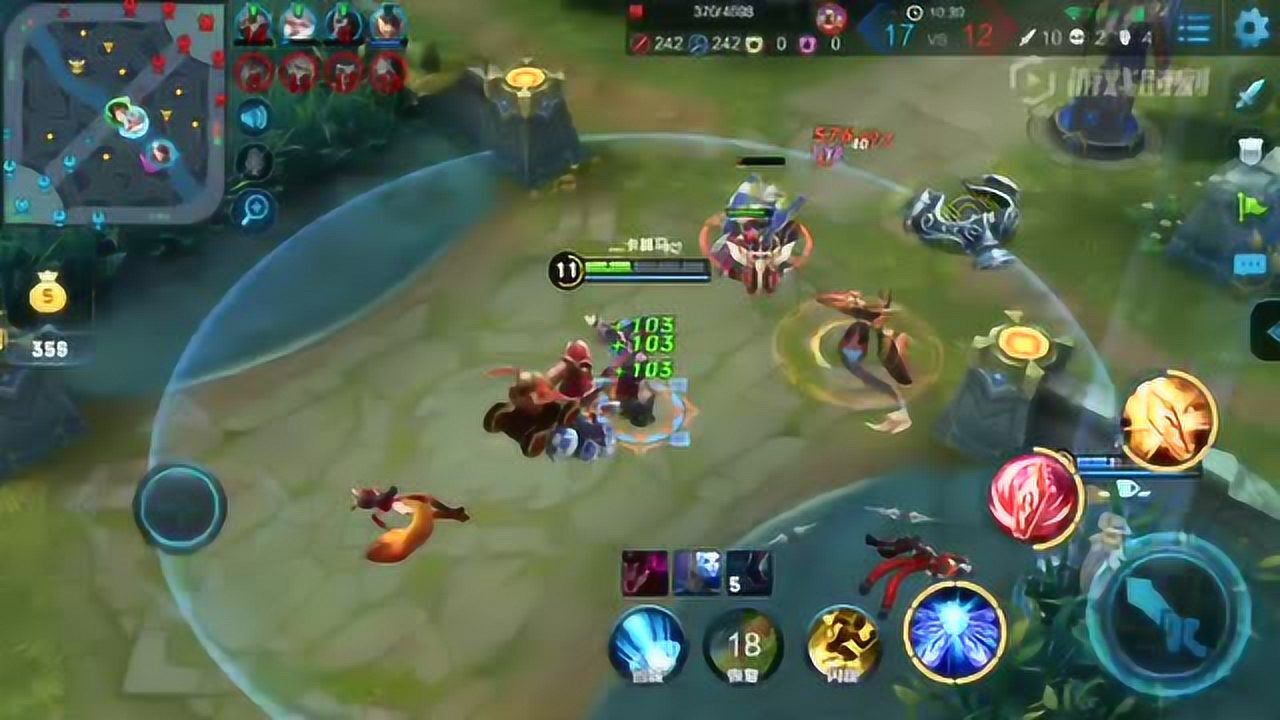The width and height of the screenshot is (1280, 720).
Task: Cast the red swirl skill
Action: tap(1036, 497)
